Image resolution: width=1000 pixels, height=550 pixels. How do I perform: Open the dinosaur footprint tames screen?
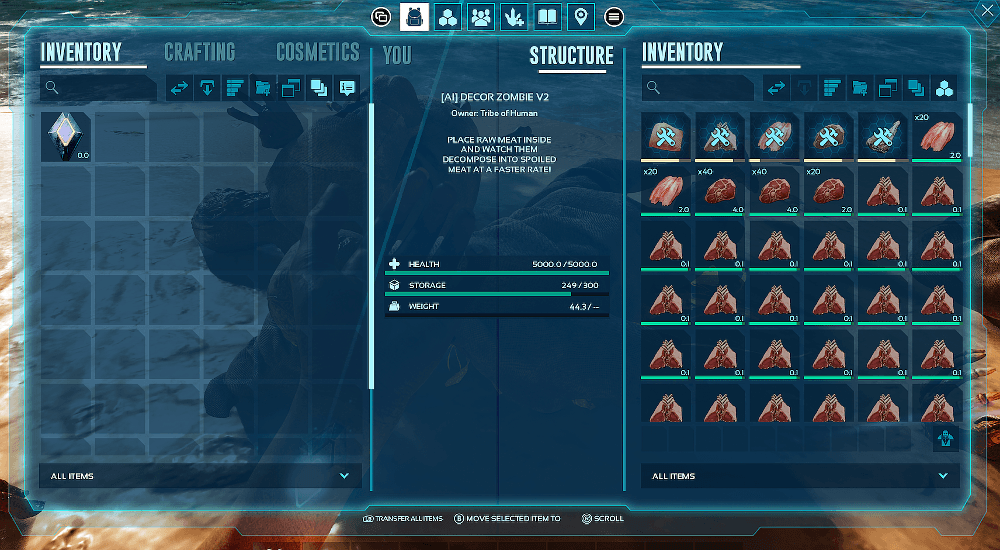515,17
